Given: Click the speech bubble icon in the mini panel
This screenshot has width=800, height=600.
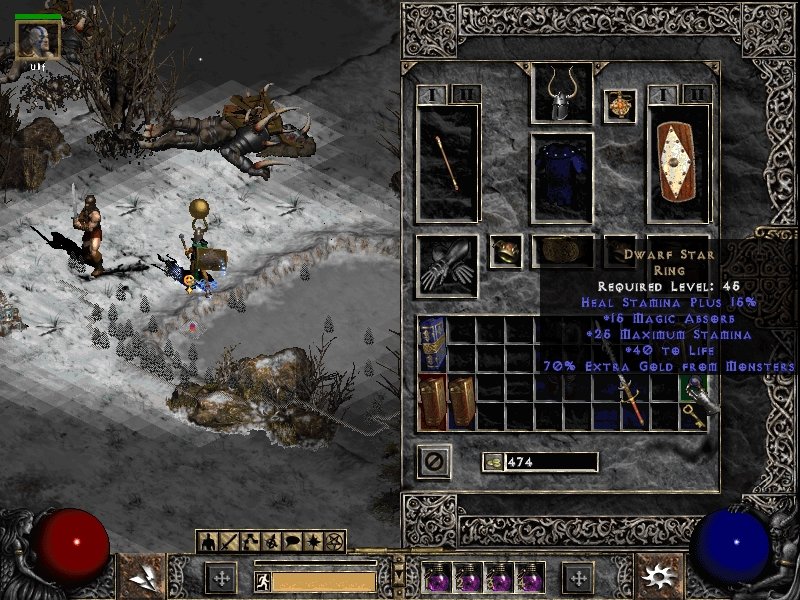Looking at the screenshot, I should click(293, 541).
